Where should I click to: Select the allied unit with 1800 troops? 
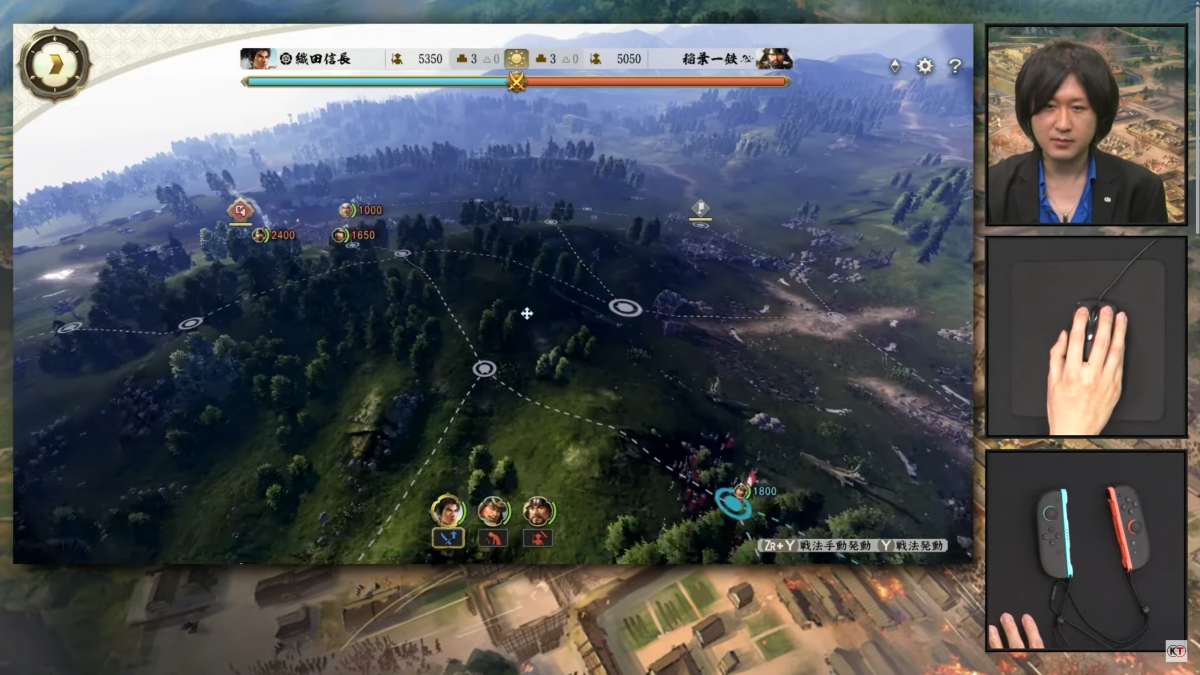[x=741, y=491]
